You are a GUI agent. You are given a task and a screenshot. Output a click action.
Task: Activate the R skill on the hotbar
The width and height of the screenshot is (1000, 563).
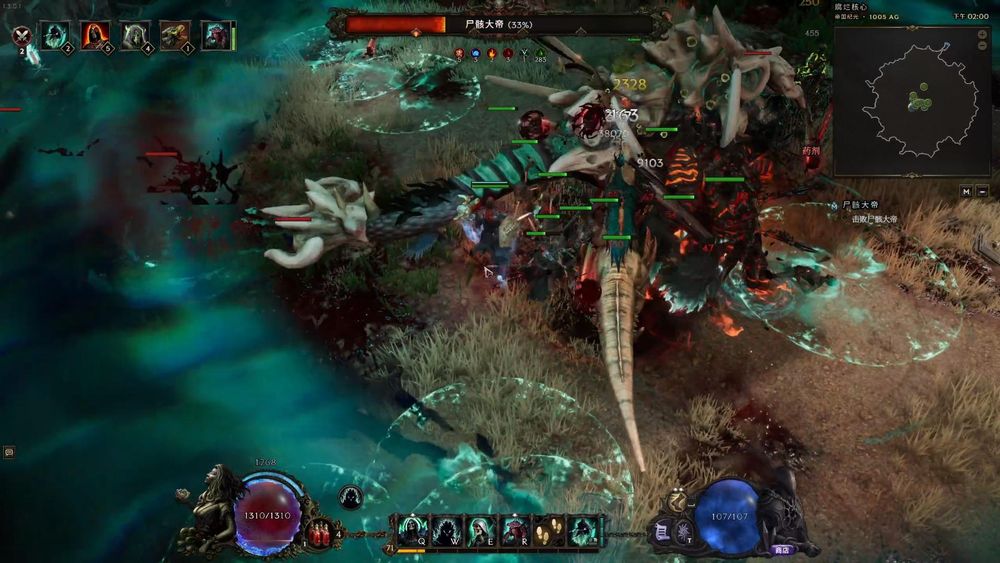(513, 529)
